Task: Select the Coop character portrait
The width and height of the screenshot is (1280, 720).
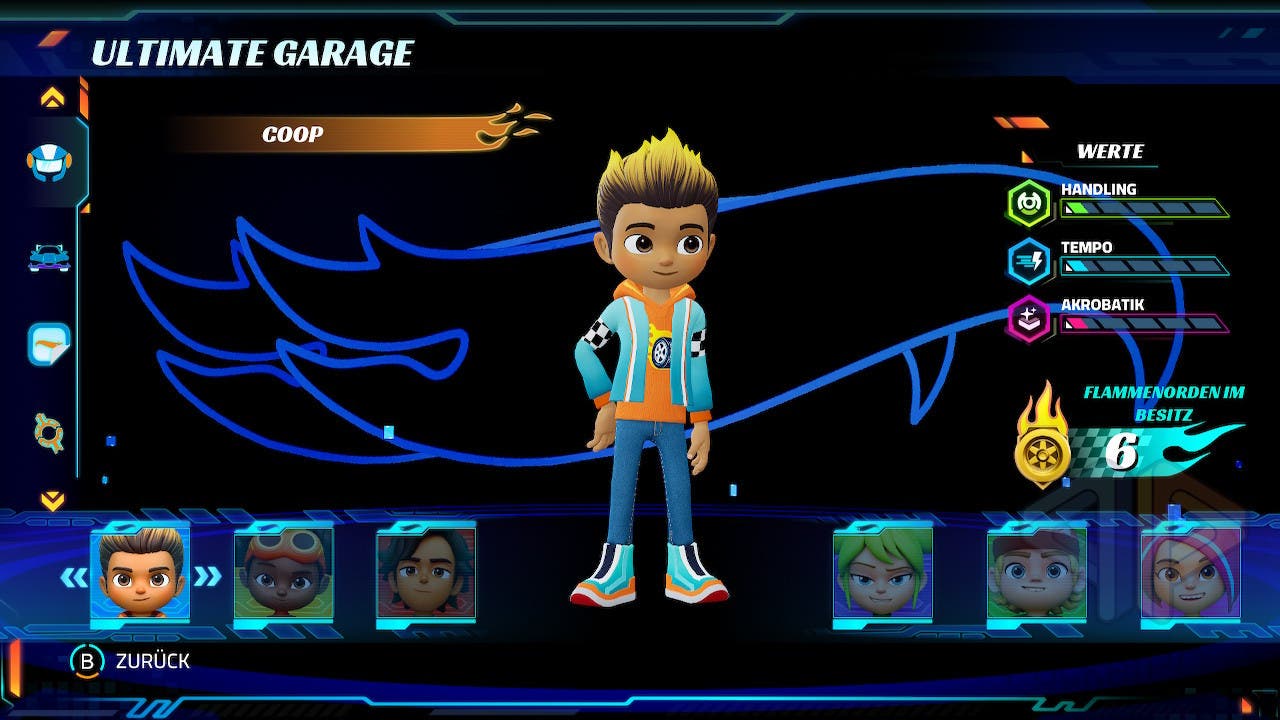Action: [x=140, y=574]
